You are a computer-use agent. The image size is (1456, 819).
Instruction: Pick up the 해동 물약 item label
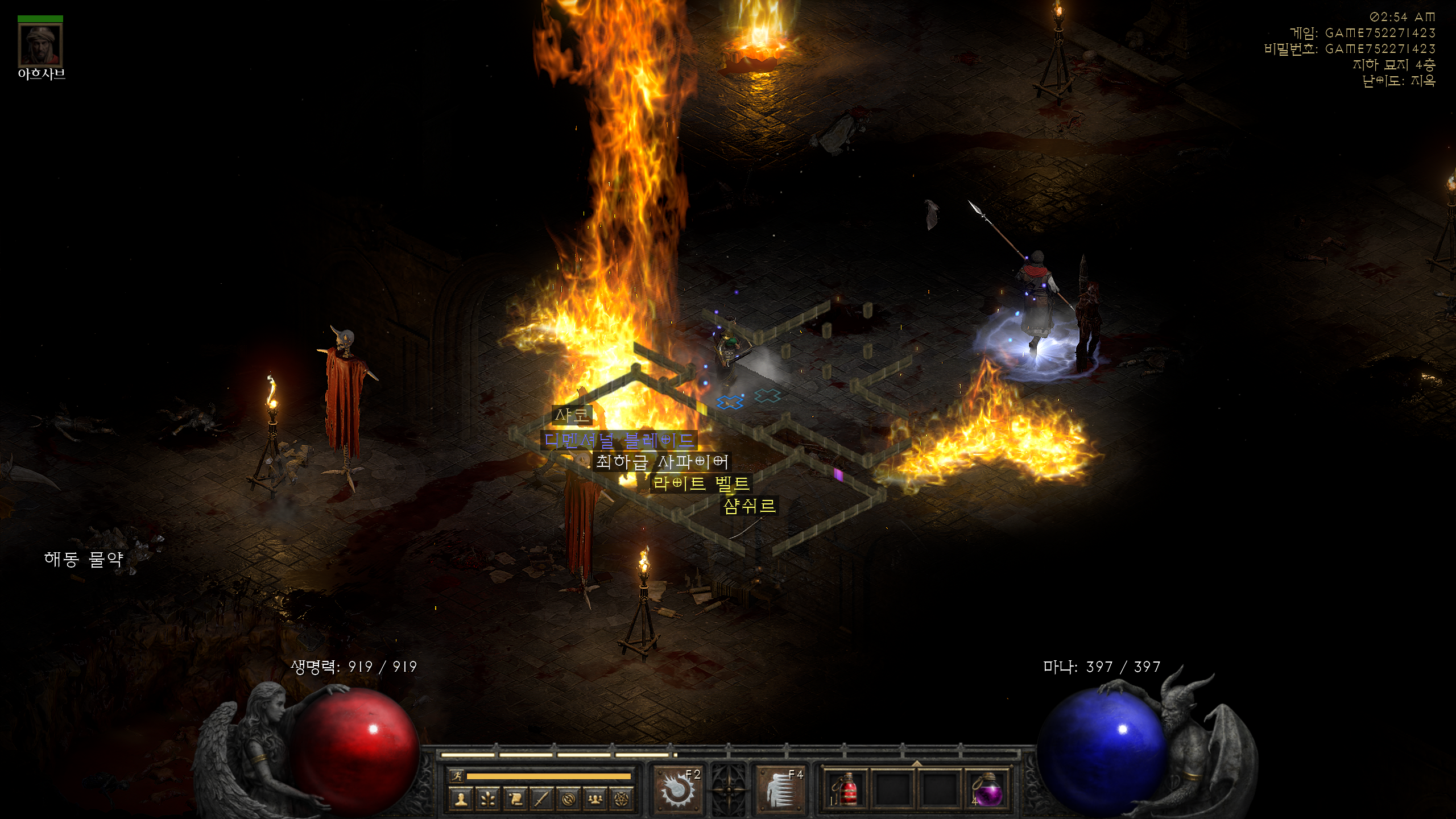pyautogui.click(x=84, y=559)
